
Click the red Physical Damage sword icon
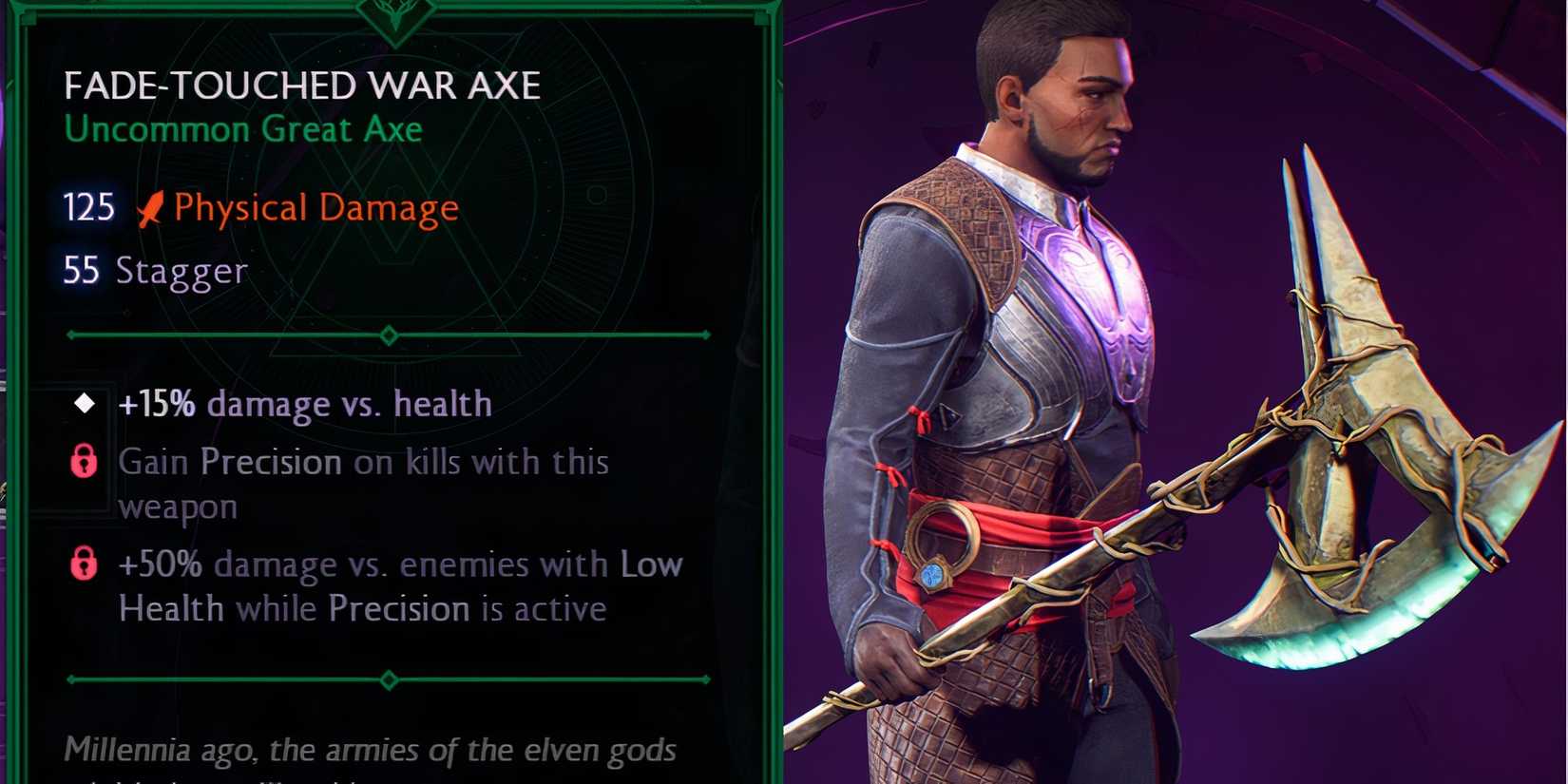coord(150,206)
